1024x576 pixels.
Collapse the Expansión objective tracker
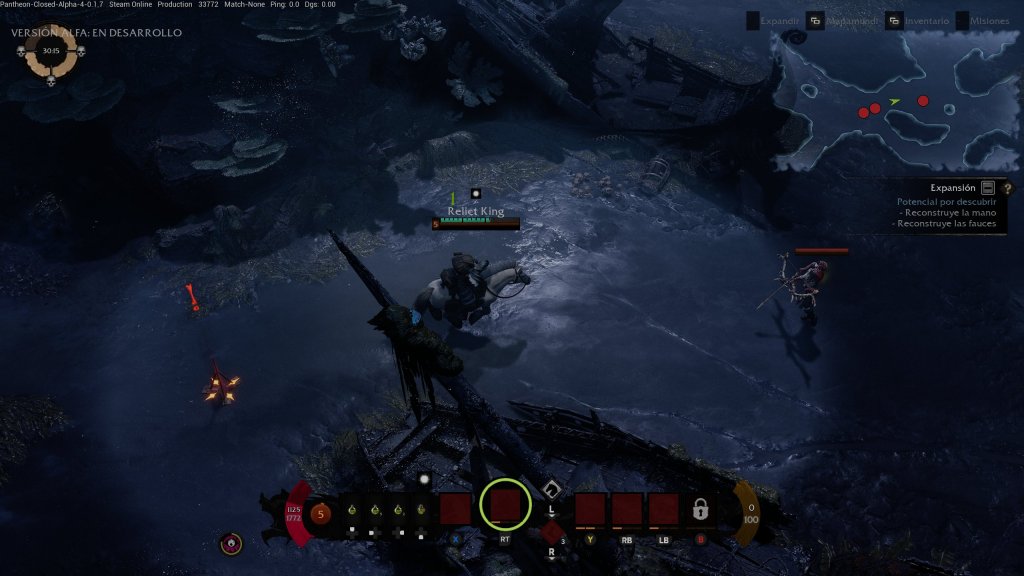click(988, 187)
